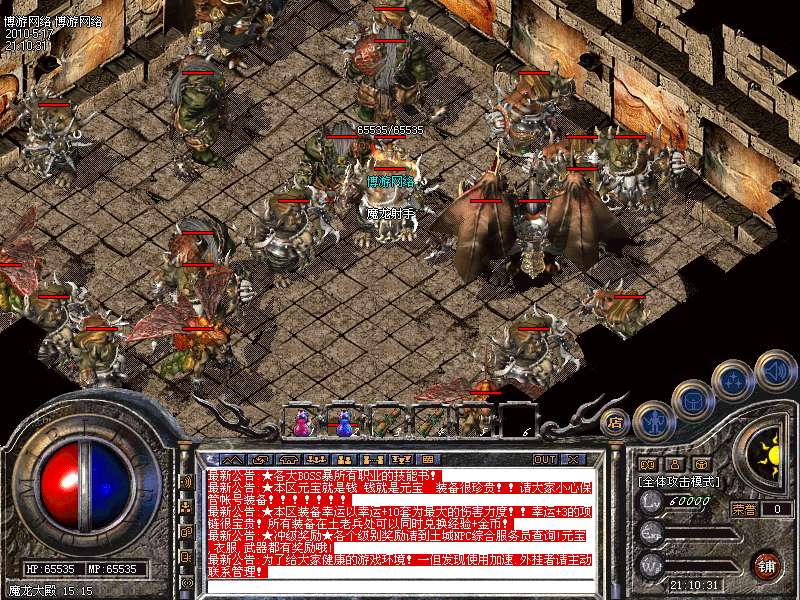Open the character status figure button
The width and height of the screenshot is (800, 600).
pos(653,421)
